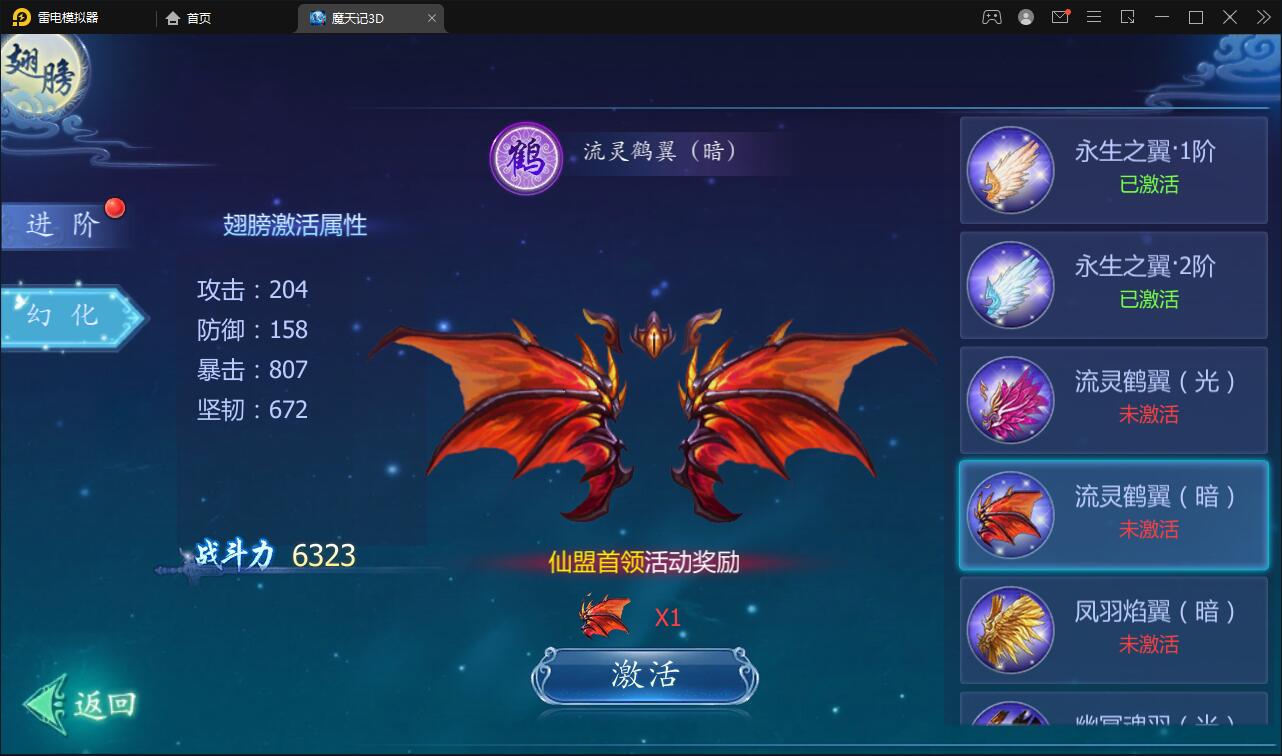The image size is (1282, 756).
Task: Click the user avatar icon in title bar
Action: [1026, 16]
